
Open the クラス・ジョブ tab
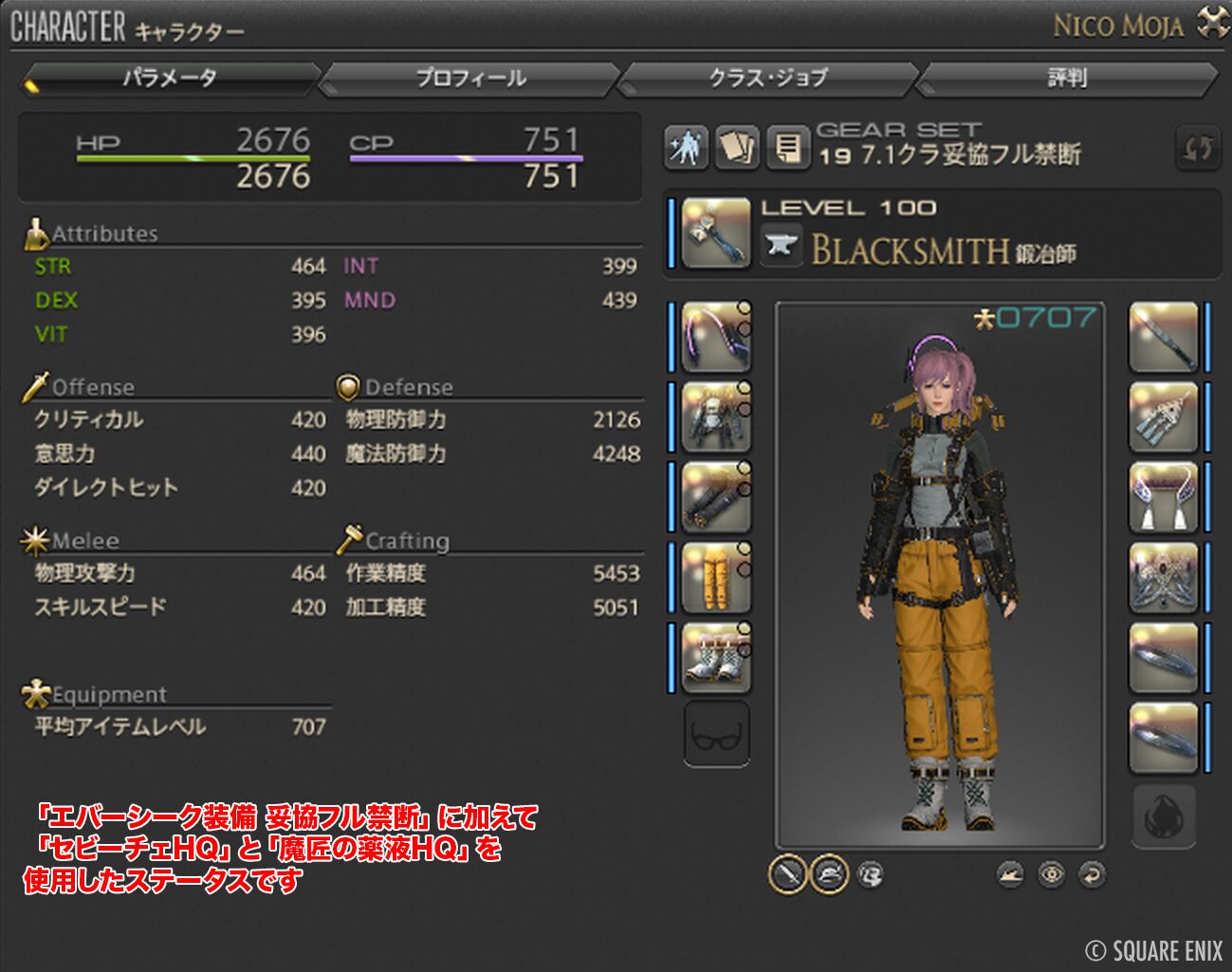[x=768, y=78]
